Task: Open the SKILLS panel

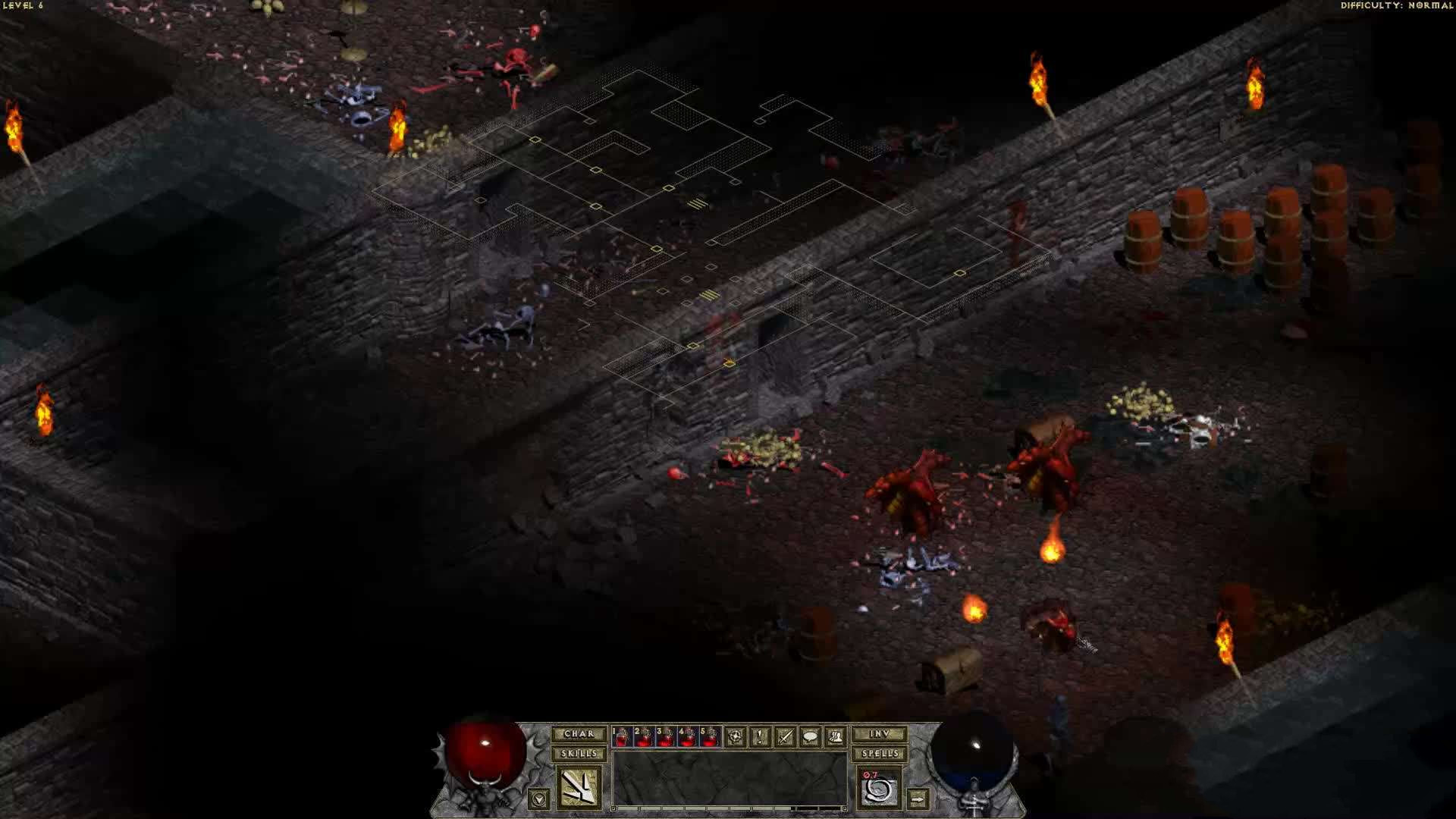Action: pos(579,754)
